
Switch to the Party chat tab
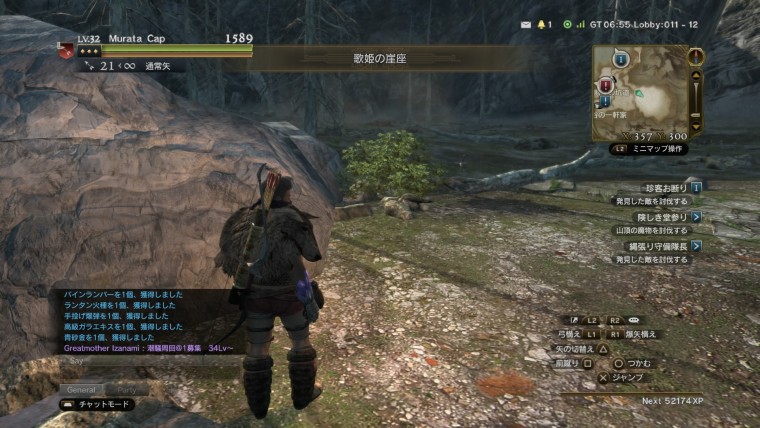(x=129, y=389)
